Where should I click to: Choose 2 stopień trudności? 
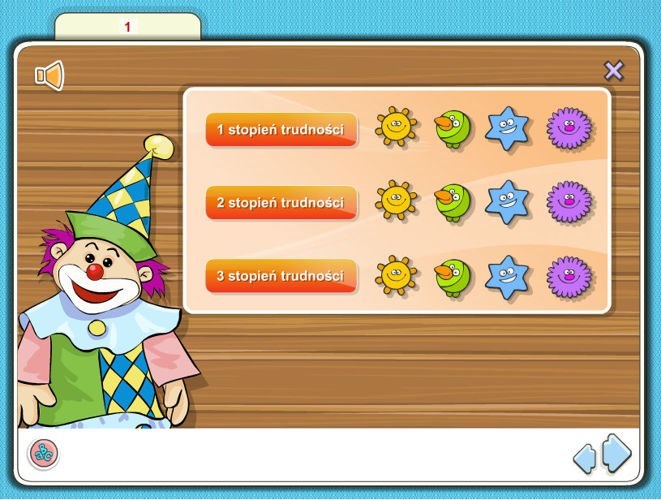pyautogui.click(x=281, y=203)
